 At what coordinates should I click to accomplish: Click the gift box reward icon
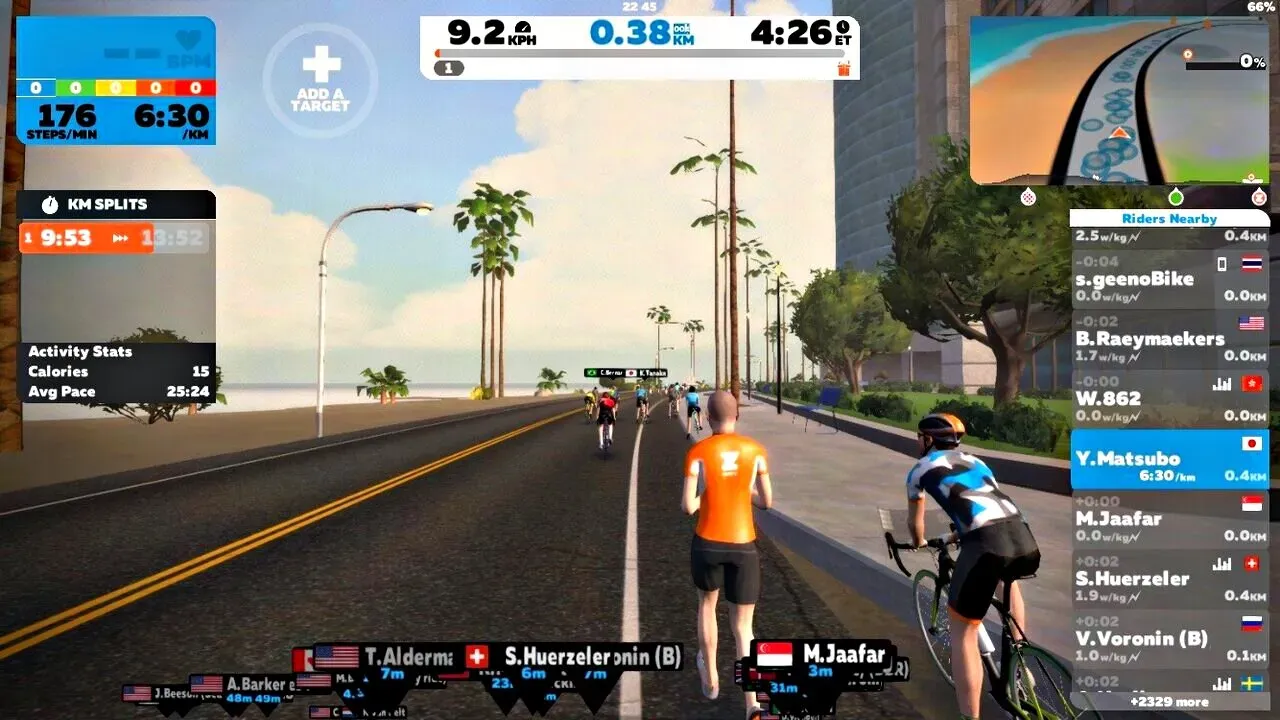pos(845,68)
